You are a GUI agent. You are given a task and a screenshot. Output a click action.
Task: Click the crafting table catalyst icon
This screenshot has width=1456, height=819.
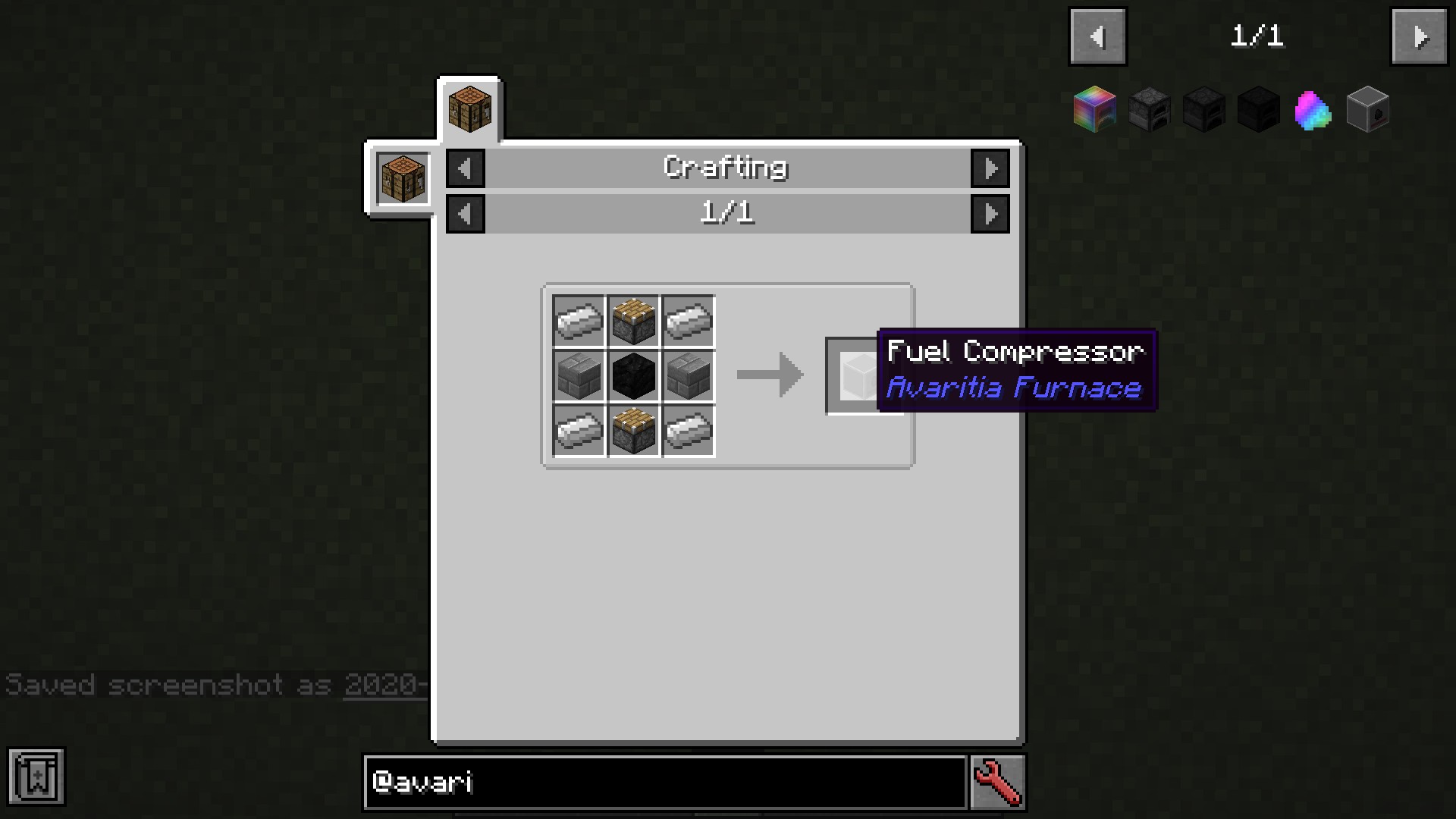point(403,179)
